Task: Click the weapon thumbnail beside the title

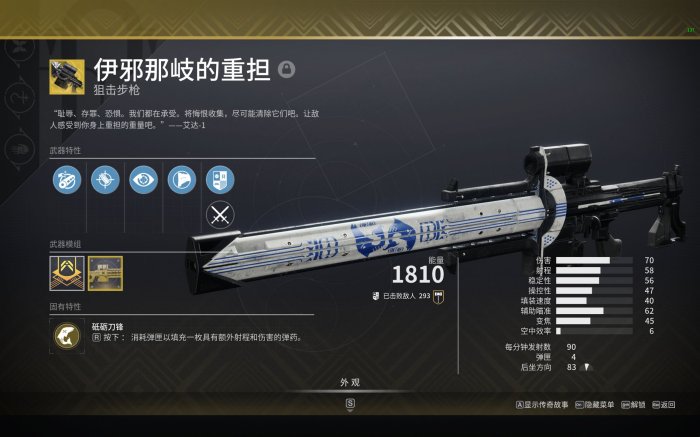Action: pos(67,78)
